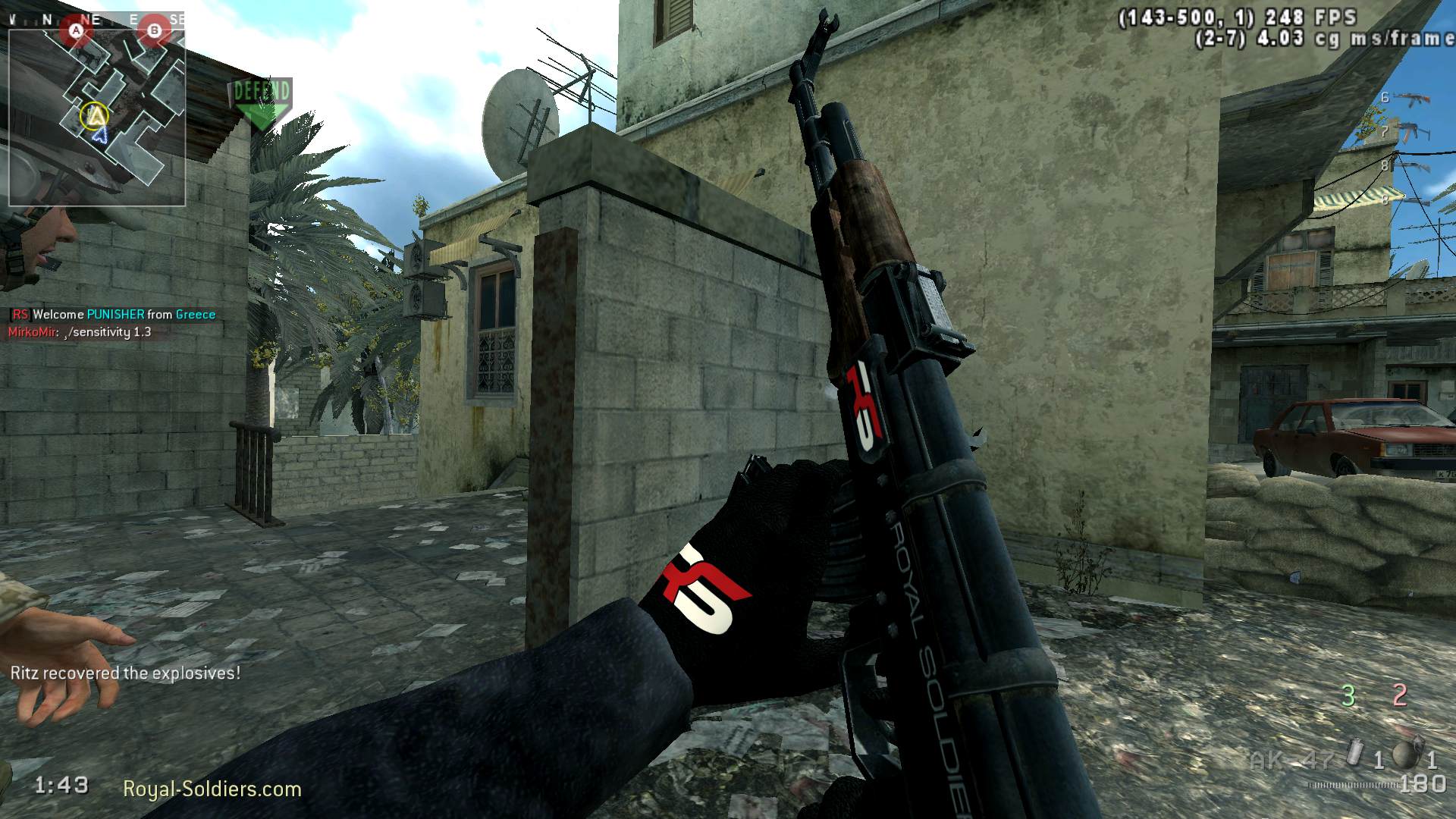Click the compass strip above the minimap
Screen dimensions: 1456x819
coord(97,19)
